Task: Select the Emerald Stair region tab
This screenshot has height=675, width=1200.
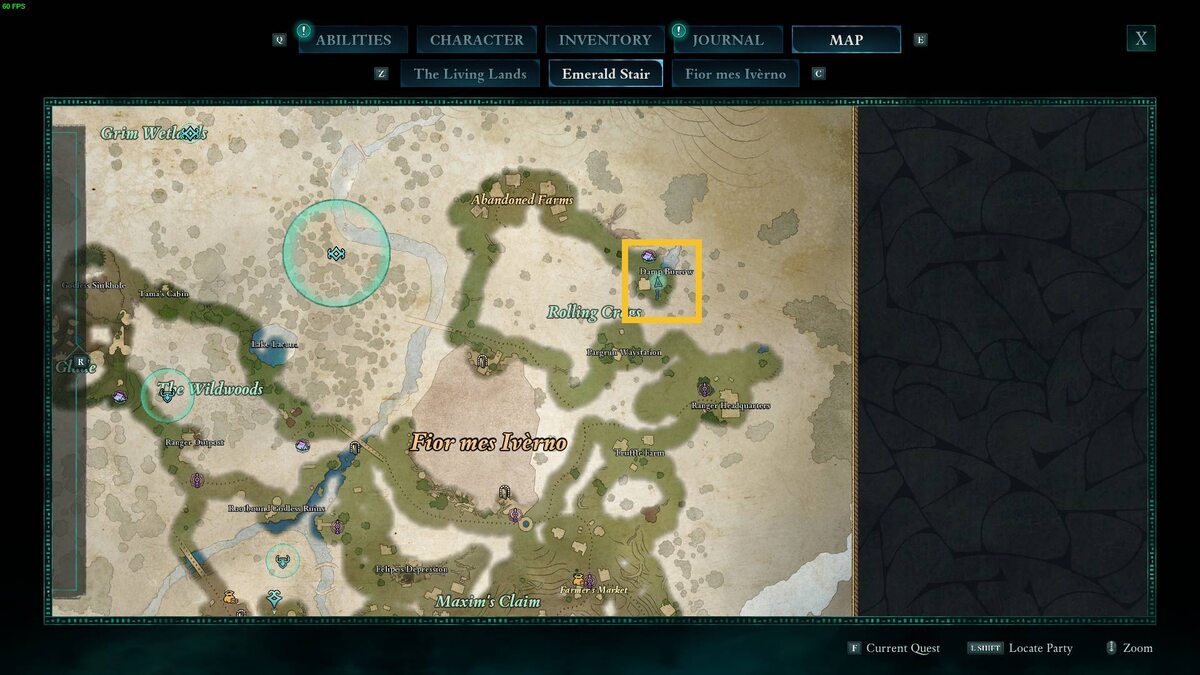Action: tap(605, 74)
